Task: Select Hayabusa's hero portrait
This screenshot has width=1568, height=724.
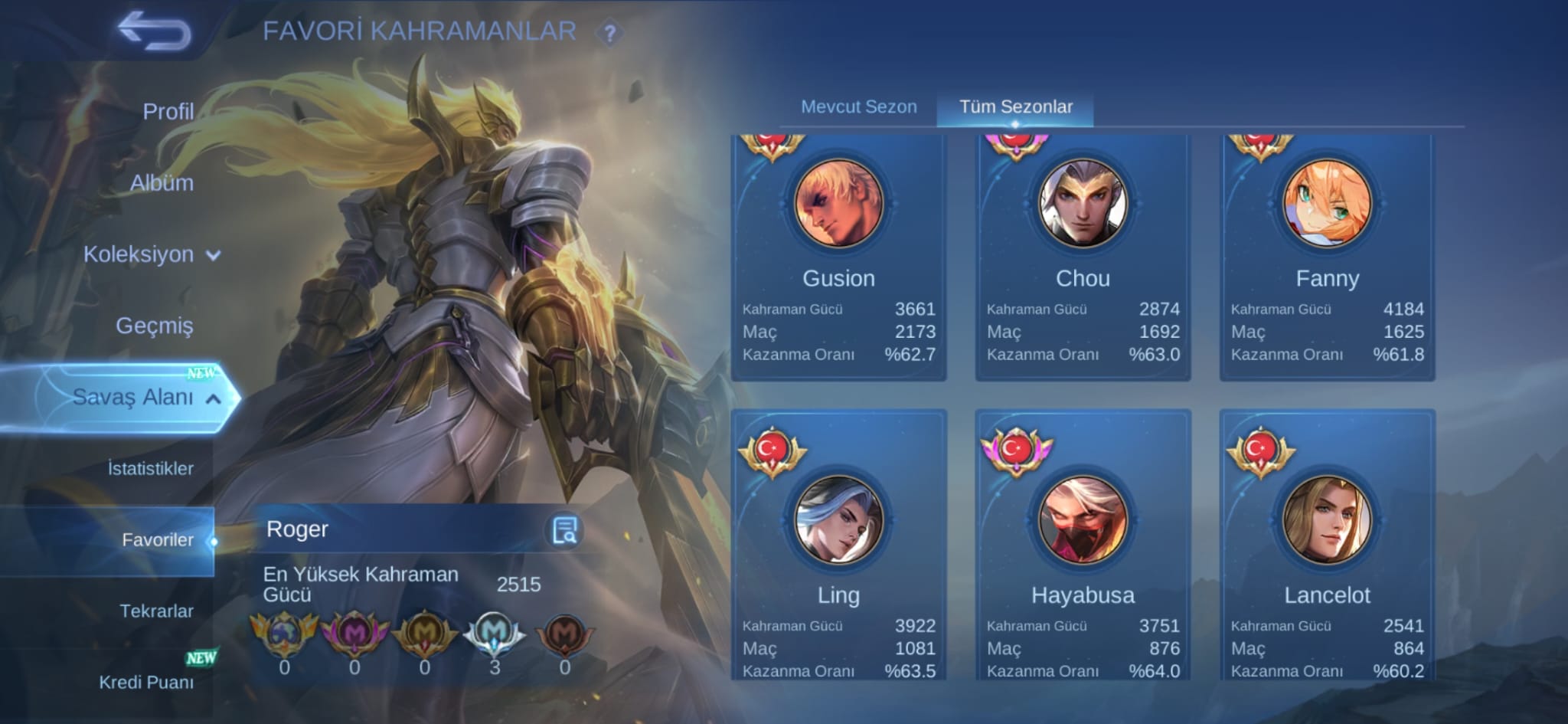Action: pos(1082,520)
